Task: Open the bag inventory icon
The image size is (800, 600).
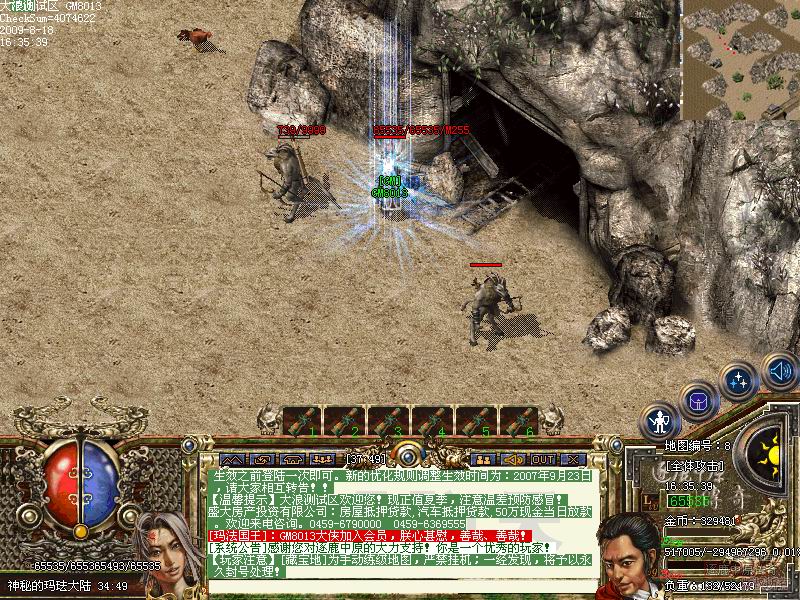Action: [699, 402]
